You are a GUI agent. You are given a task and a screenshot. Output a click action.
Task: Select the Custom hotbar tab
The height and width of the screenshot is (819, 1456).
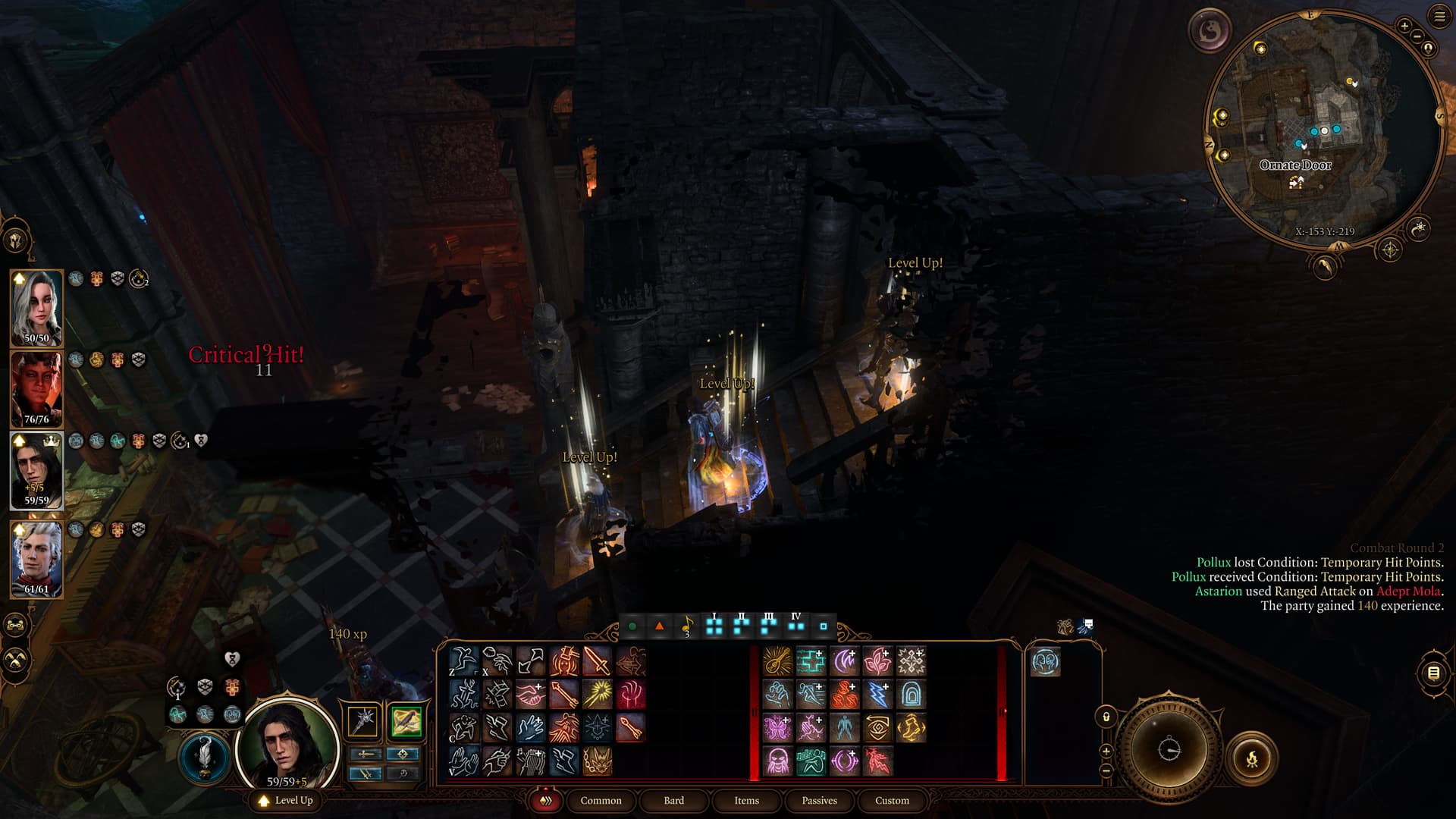click(892, 800)
